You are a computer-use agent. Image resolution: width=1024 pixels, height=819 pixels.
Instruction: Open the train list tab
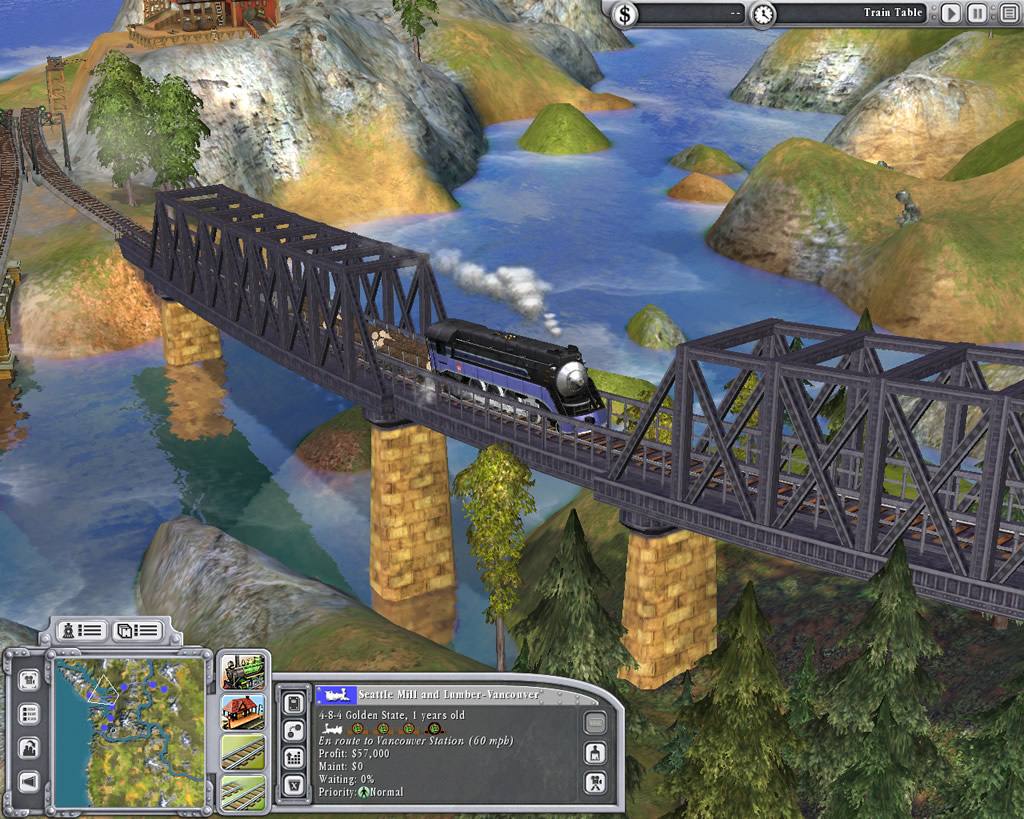[81, 630]
